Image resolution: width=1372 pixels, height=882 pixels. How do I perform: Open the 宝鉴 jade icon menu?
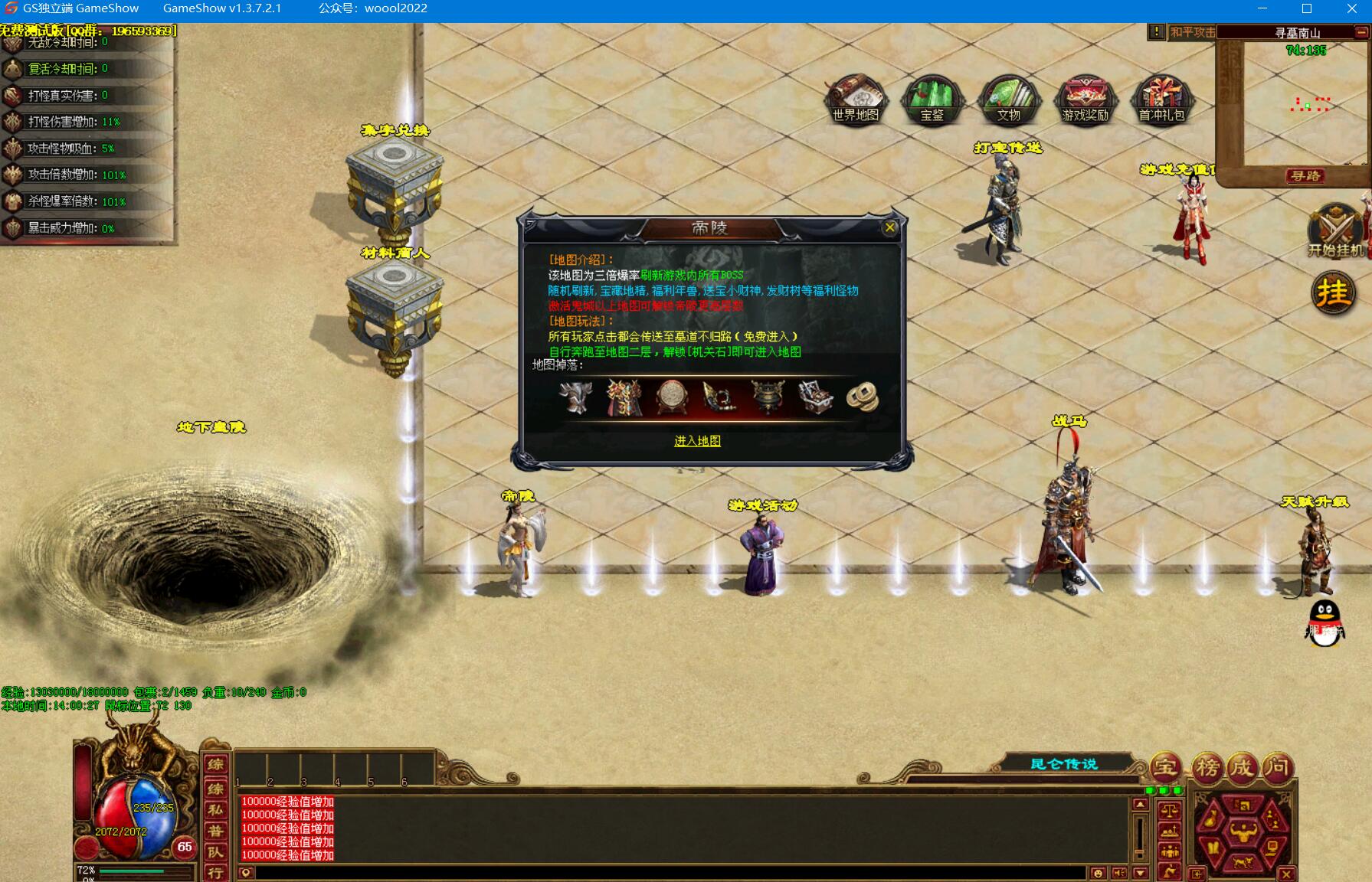(932, 100)
